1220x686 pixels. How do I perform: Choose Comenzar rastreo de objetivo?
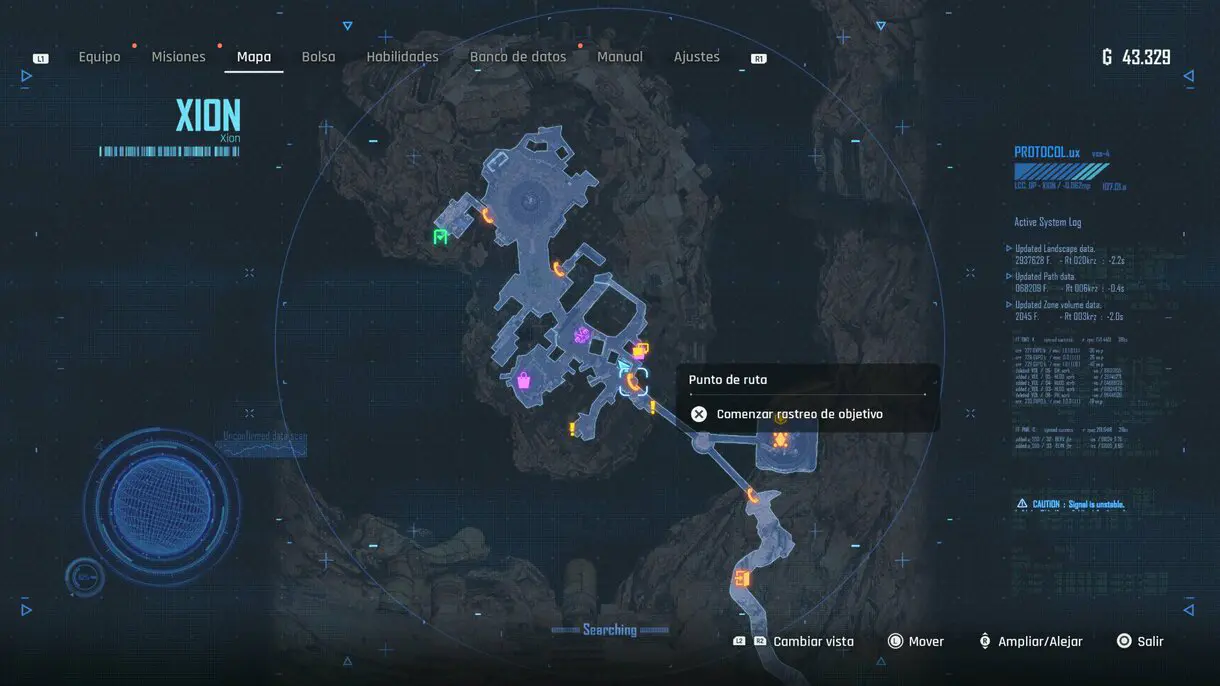click(x=799, y=414)
